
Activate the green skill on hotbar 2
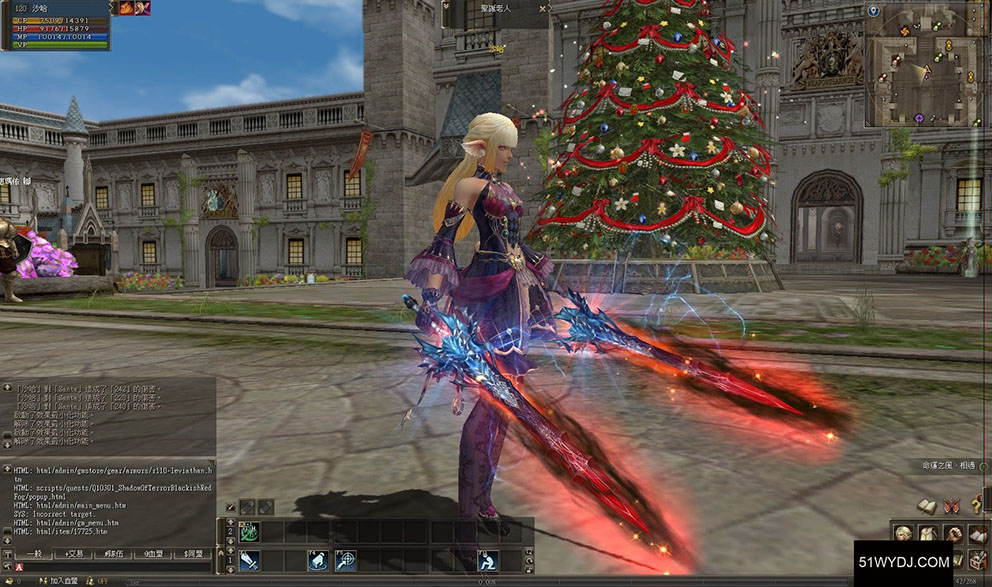click(249, 532)
